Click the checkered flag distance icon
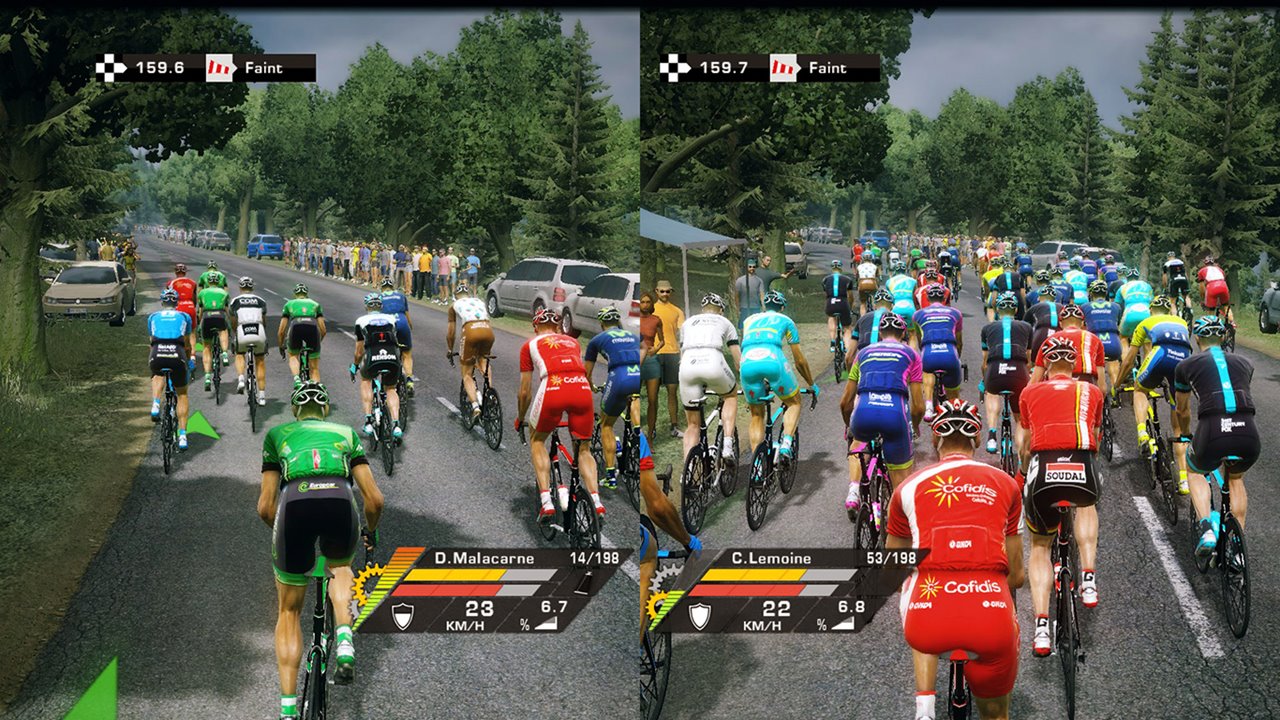The image size is (1280, 720). [110, 68]
